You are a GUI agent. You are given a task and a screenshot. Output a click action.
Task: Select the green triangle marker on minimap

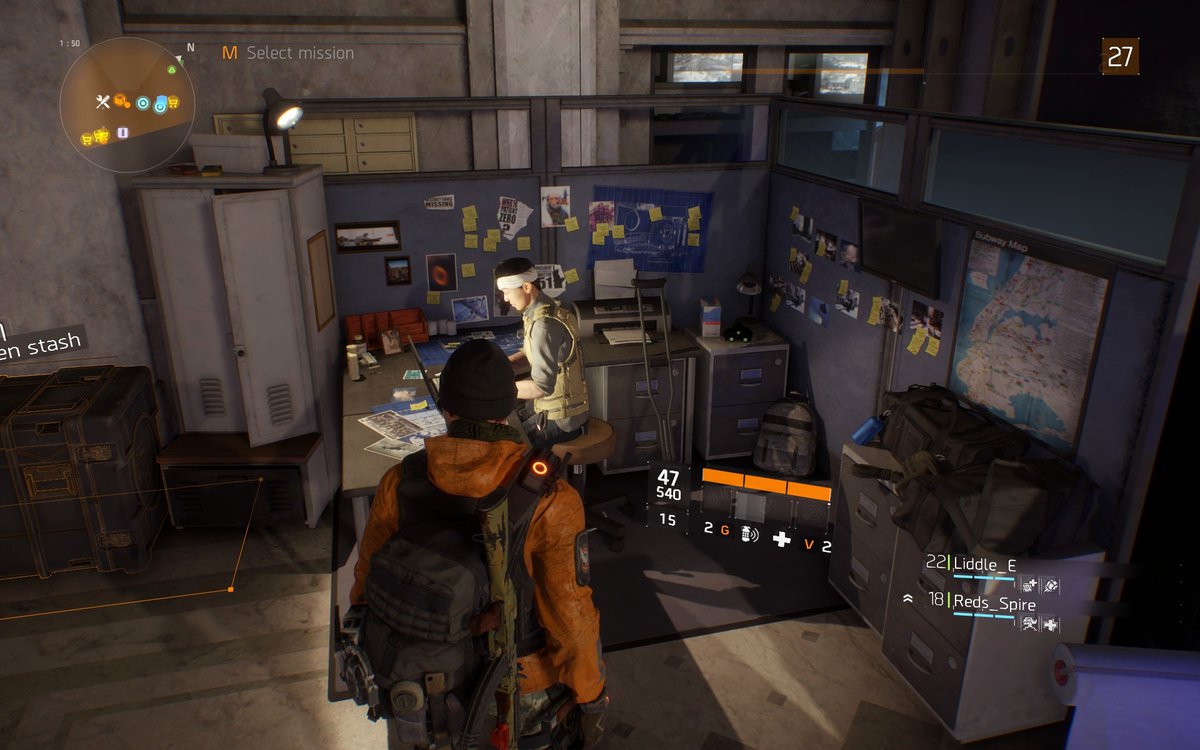pos(174,69)
